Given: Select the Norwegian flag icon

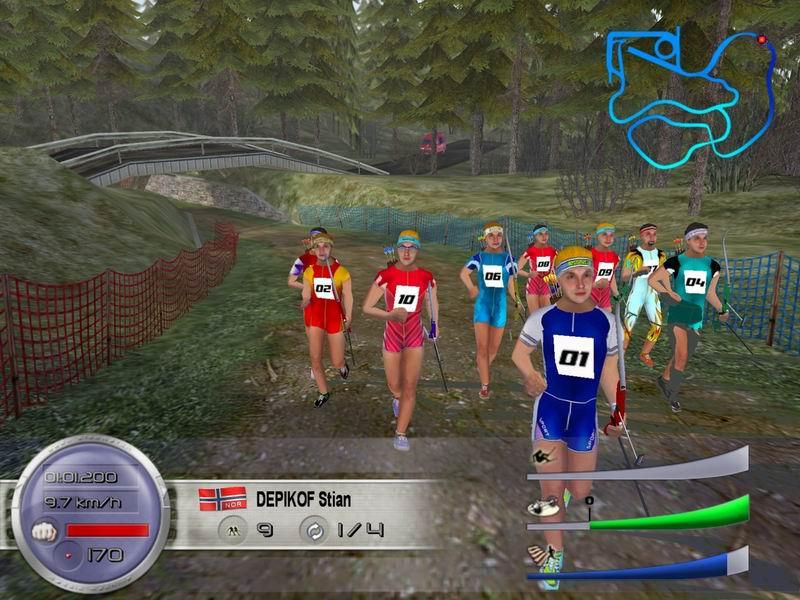Looking at the screenshot, I should coord(222,498).
